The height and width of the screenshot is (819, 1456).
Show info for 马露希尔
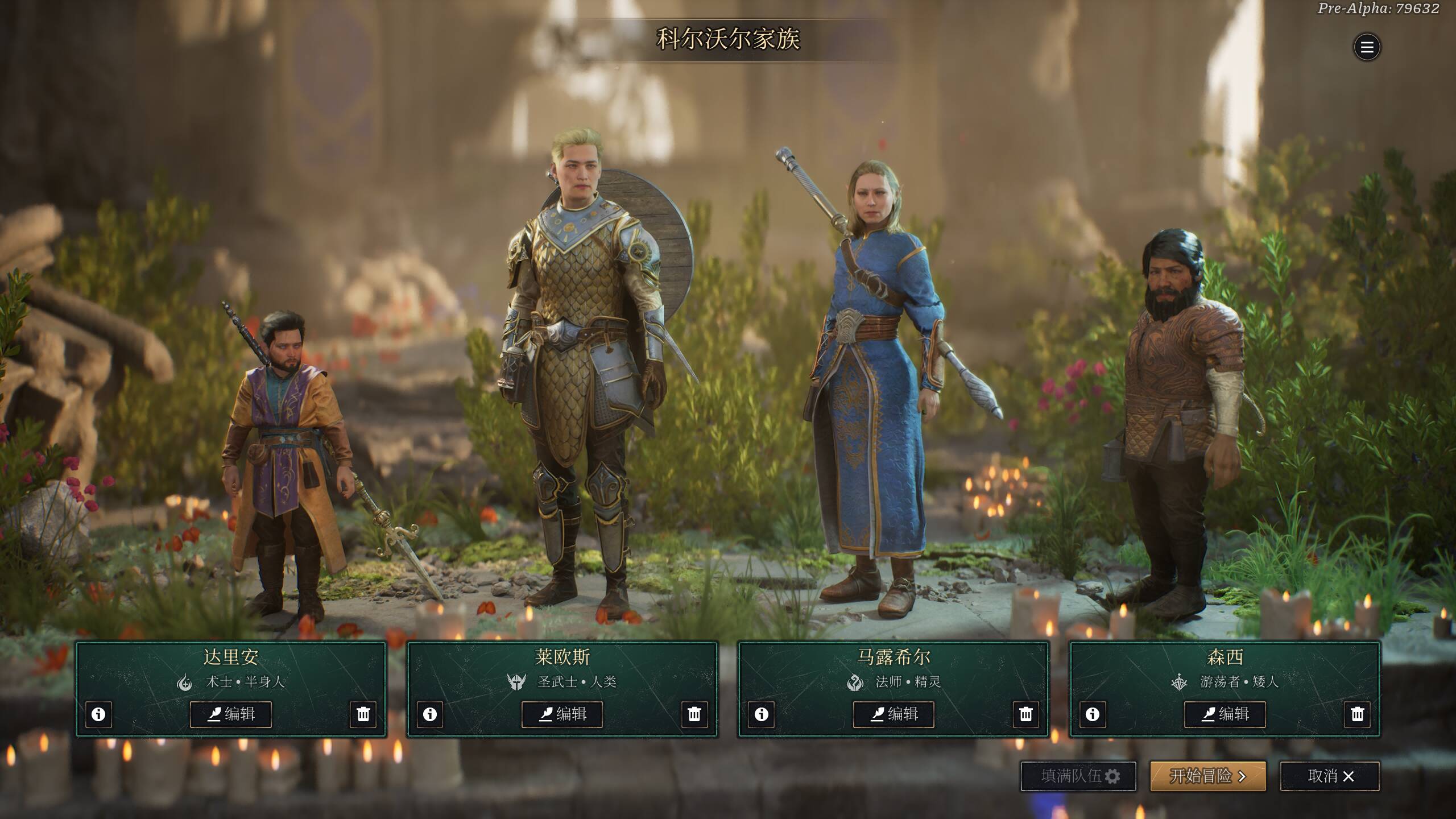762,714
